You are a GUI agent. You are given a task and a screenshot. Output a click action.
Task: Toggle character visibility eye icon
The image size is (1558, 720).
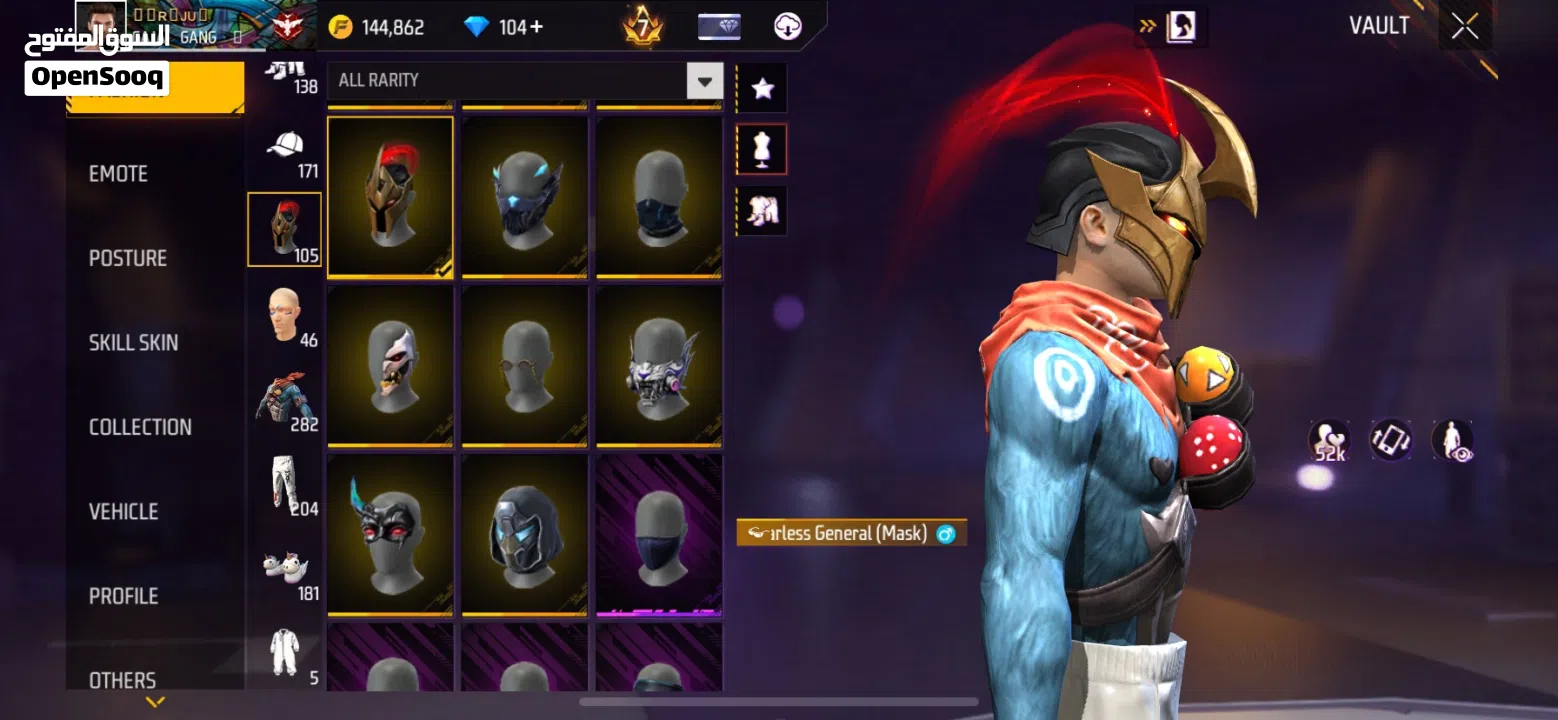tap(1451, 440)
